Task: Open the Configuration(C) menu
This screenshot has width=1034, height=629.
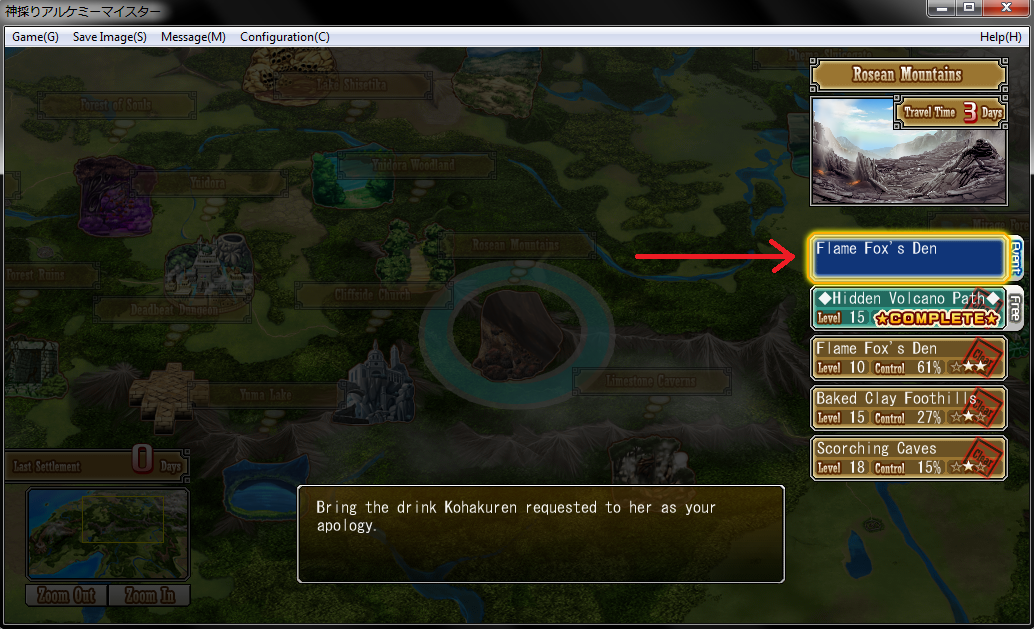Action: click(285, 37)
